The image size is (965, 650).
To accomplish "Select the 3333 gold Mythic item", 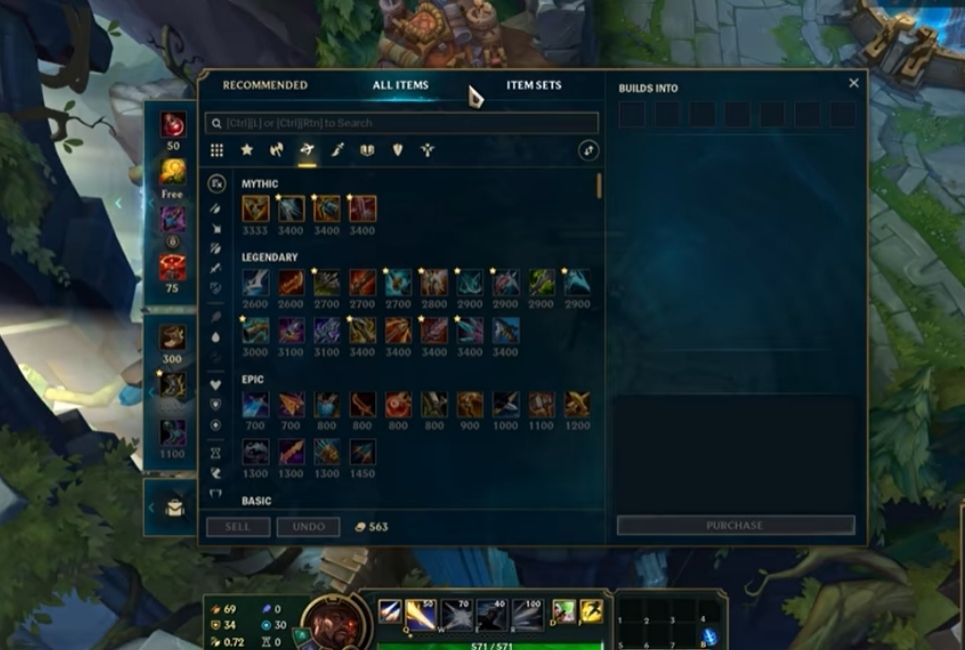I will coord(254,209).
